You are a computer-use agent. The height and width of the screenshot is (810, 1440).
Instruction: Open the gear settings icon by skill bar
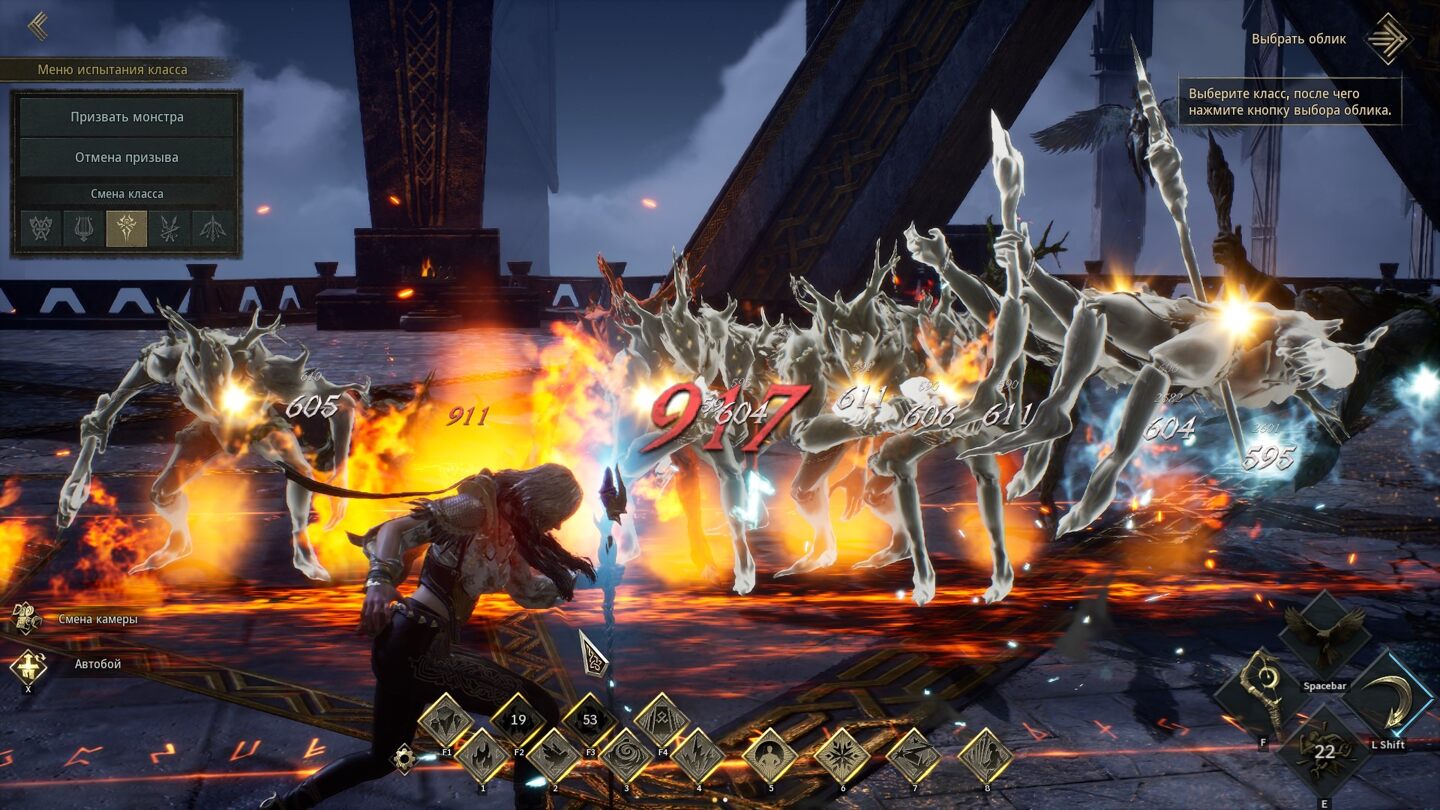(404, 759)
